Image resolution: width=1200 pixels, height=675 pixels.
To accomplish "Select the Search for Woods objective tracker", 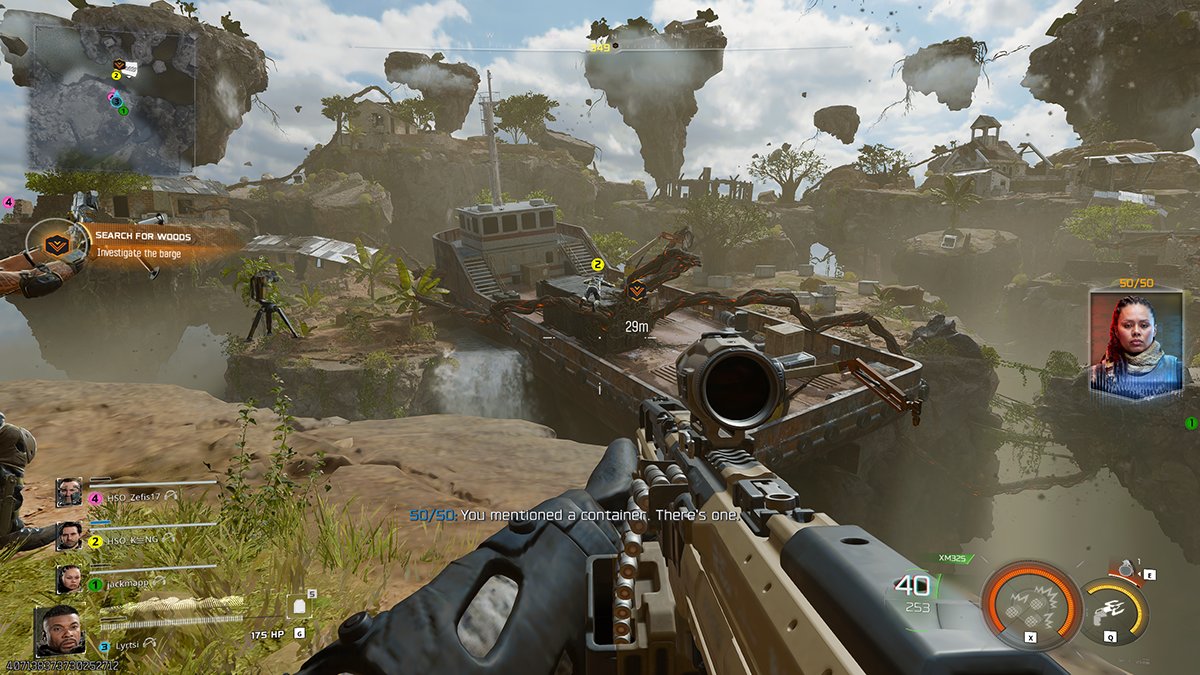I will tap(140, 244).
